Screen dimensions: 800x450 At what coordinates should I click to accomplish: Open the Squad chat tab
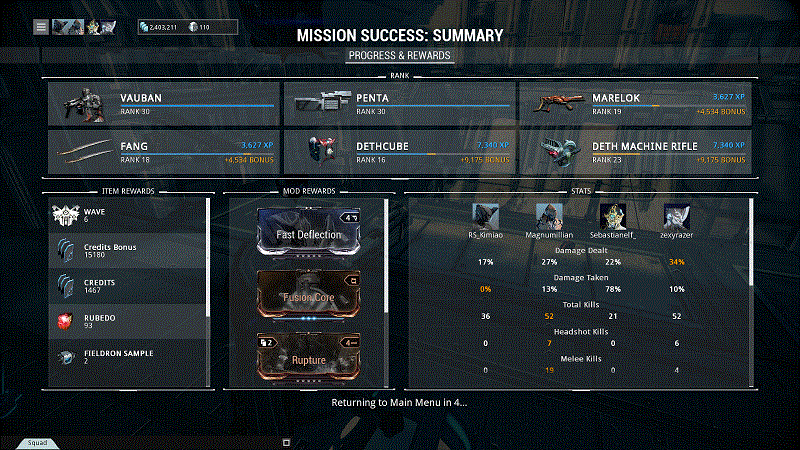(36, 442)
